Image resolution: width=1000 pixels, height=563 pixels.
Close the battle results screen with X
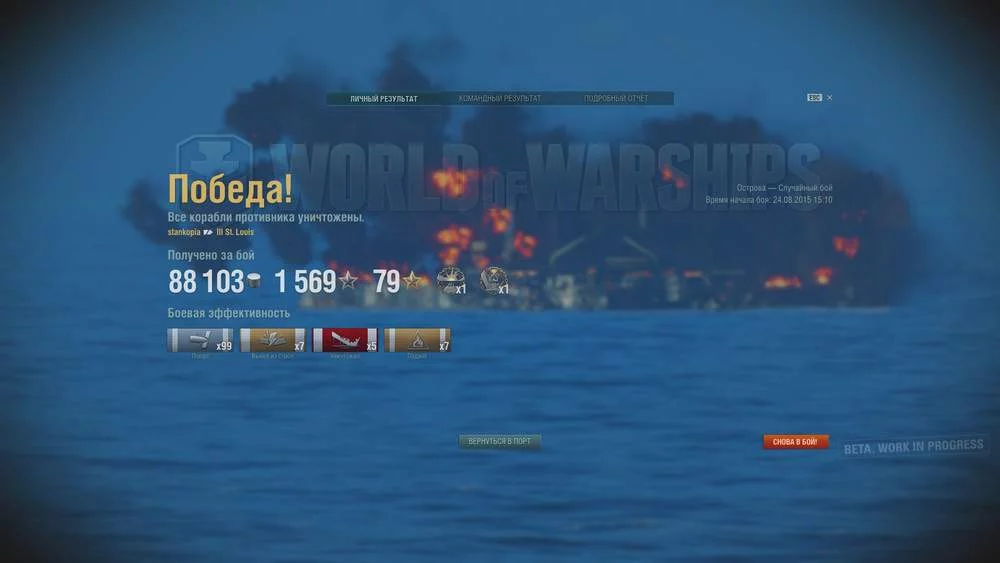[x=830, y=98]
